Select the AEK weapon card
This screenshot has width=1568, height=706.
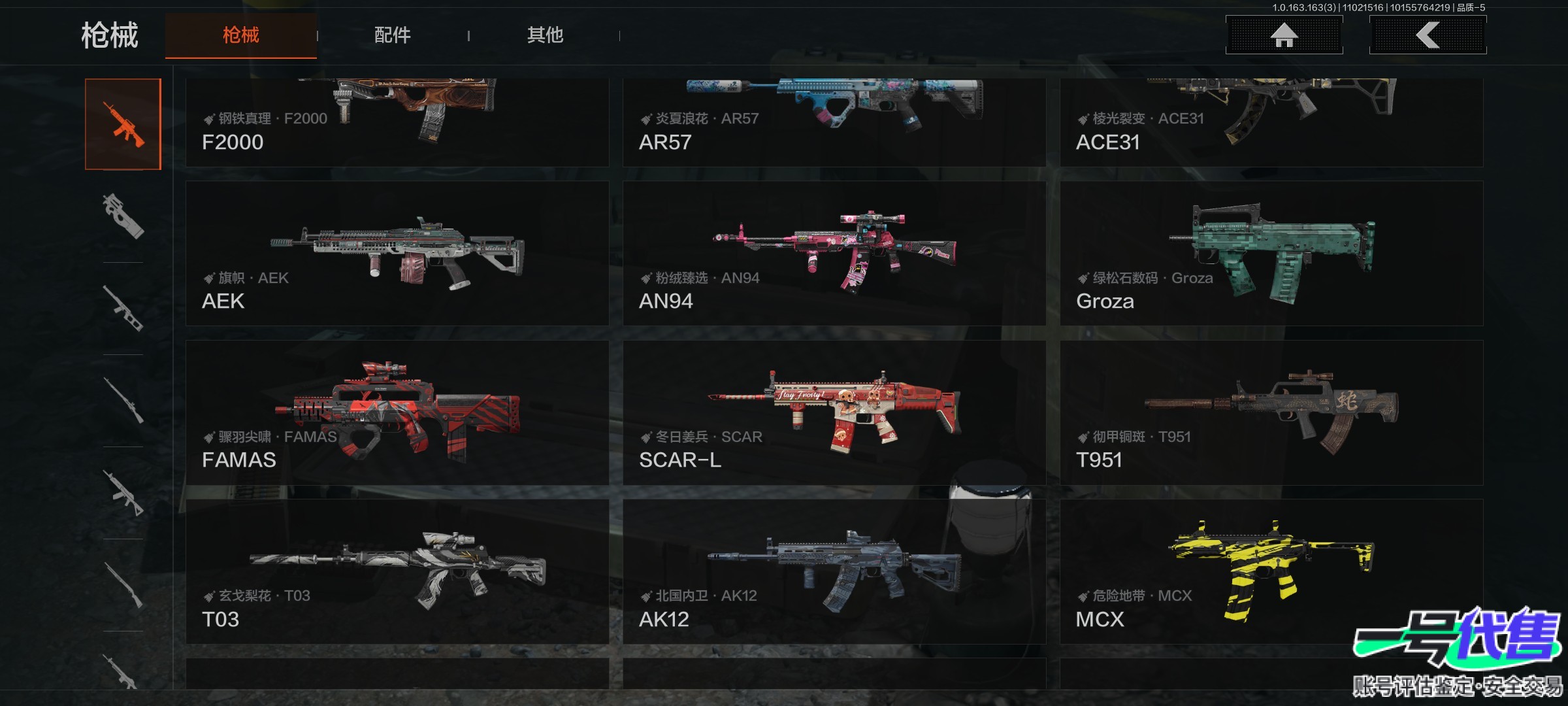tap(397, 254)
